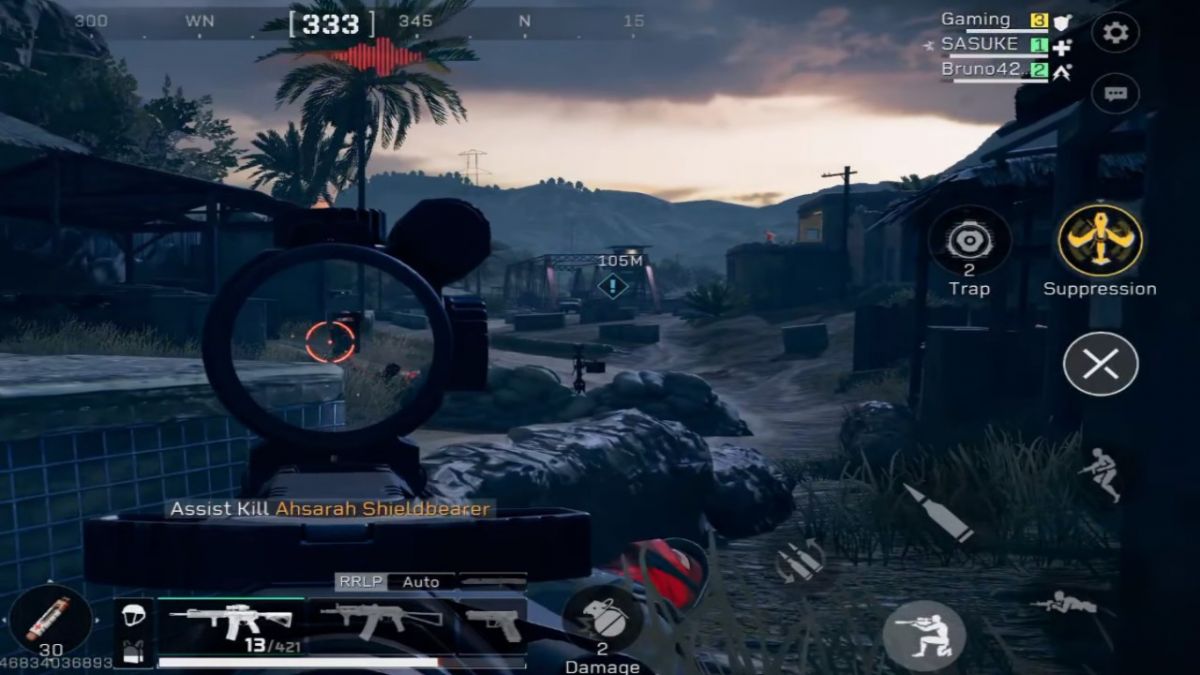The width and height of the screenshot is (1200, 675).
Task: Throw the Damage grenade
Action: (x=602, y=620)
